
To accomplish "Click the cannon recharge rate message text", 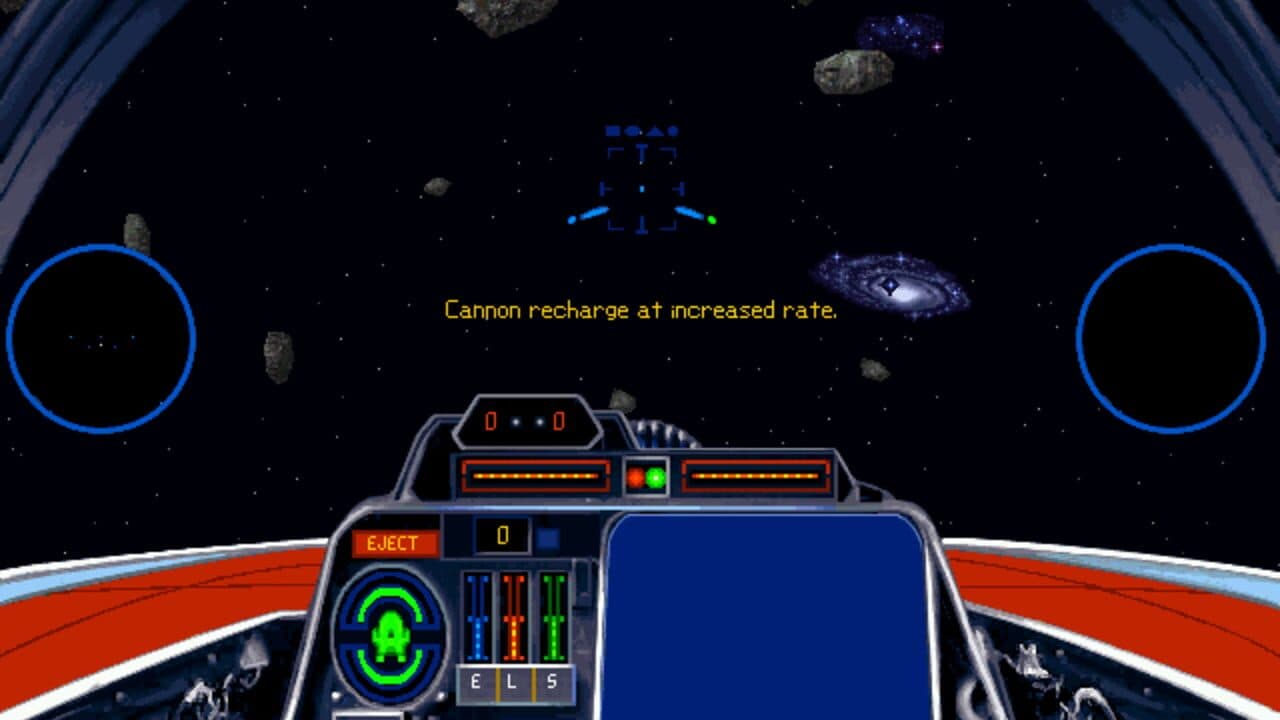I will (x=640, y=310).
